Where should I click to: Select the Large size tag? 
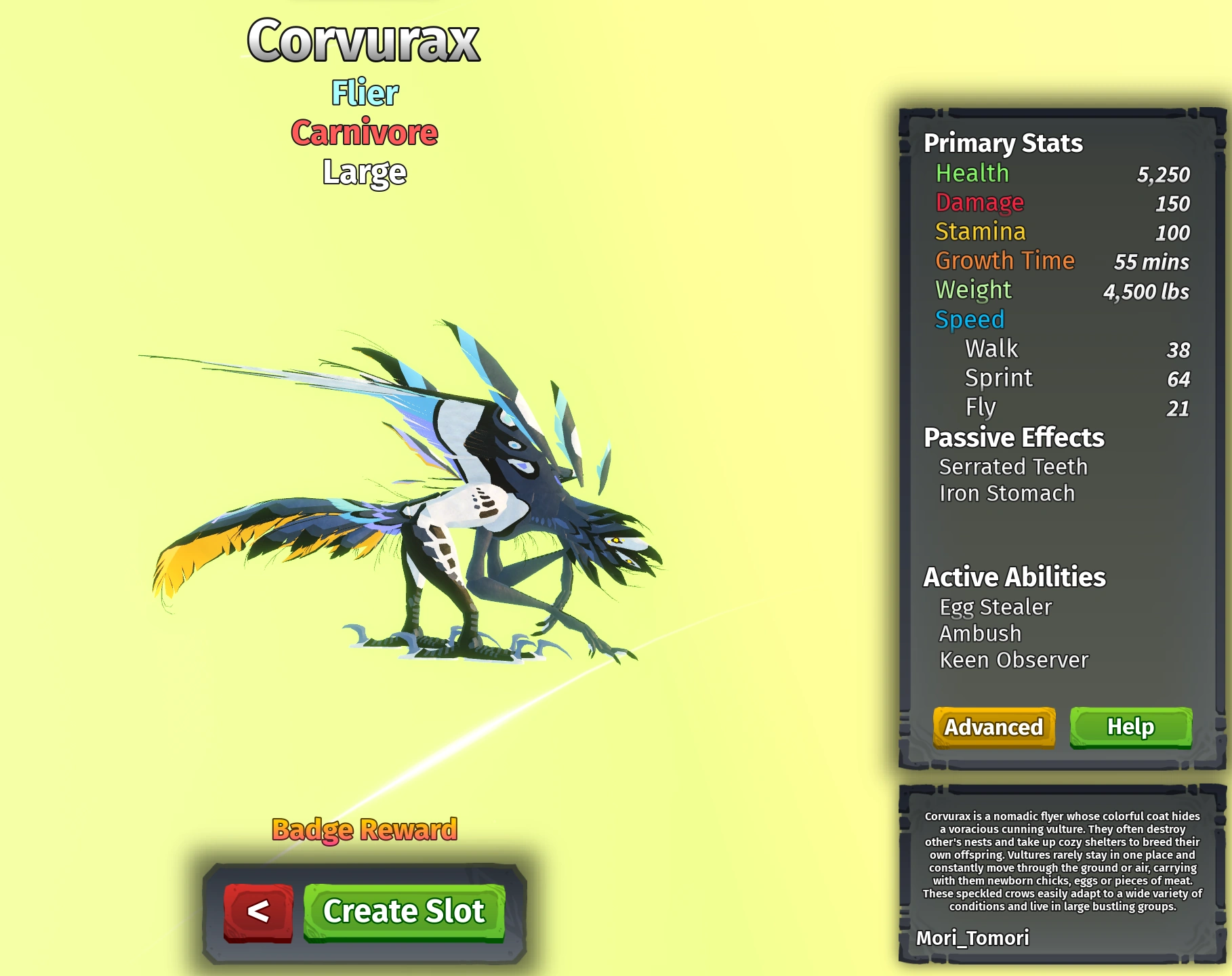(365, 171)
